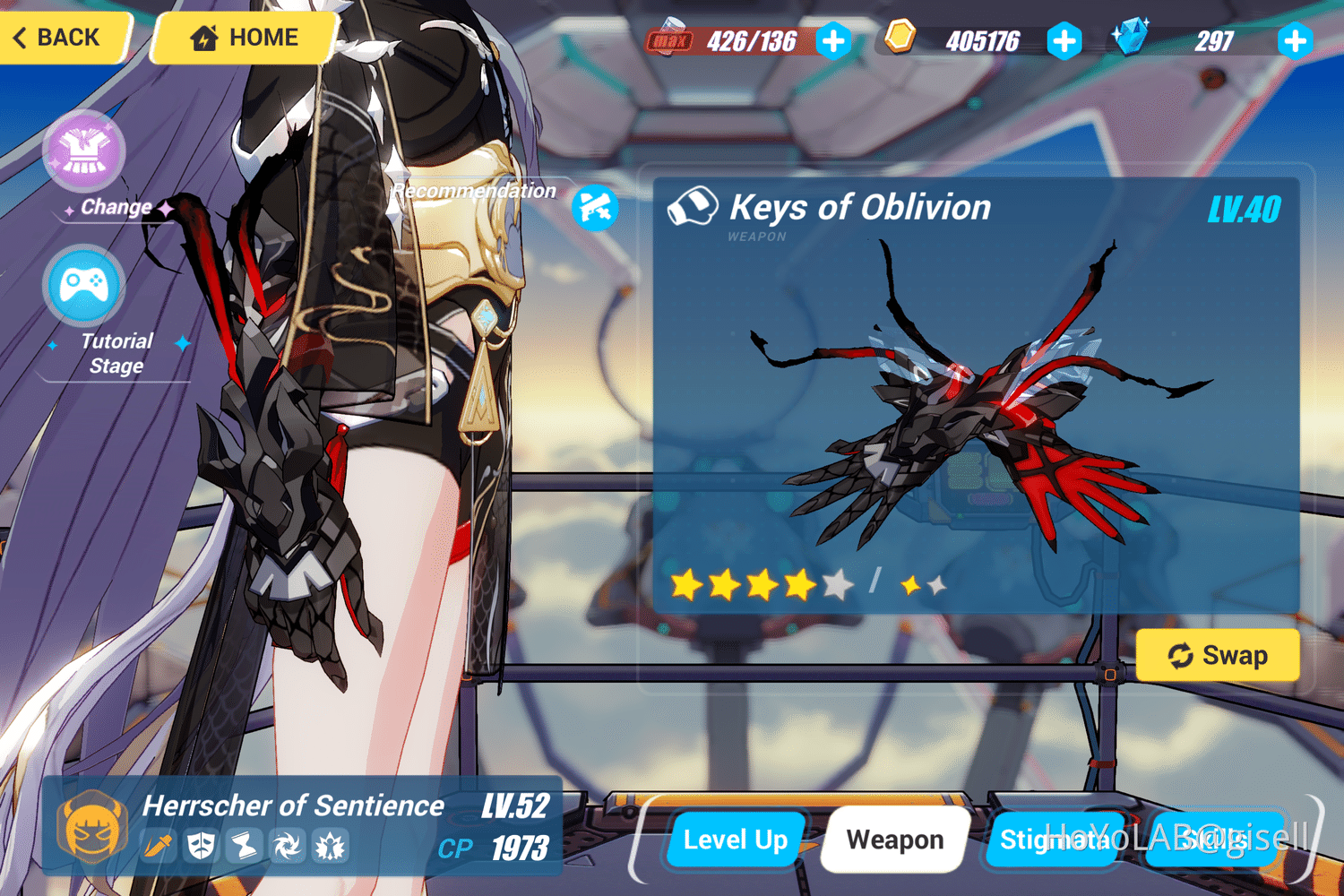1344x896 pixels.
Task: Expand crystals via its plus button
Action: click(1296, 40)
